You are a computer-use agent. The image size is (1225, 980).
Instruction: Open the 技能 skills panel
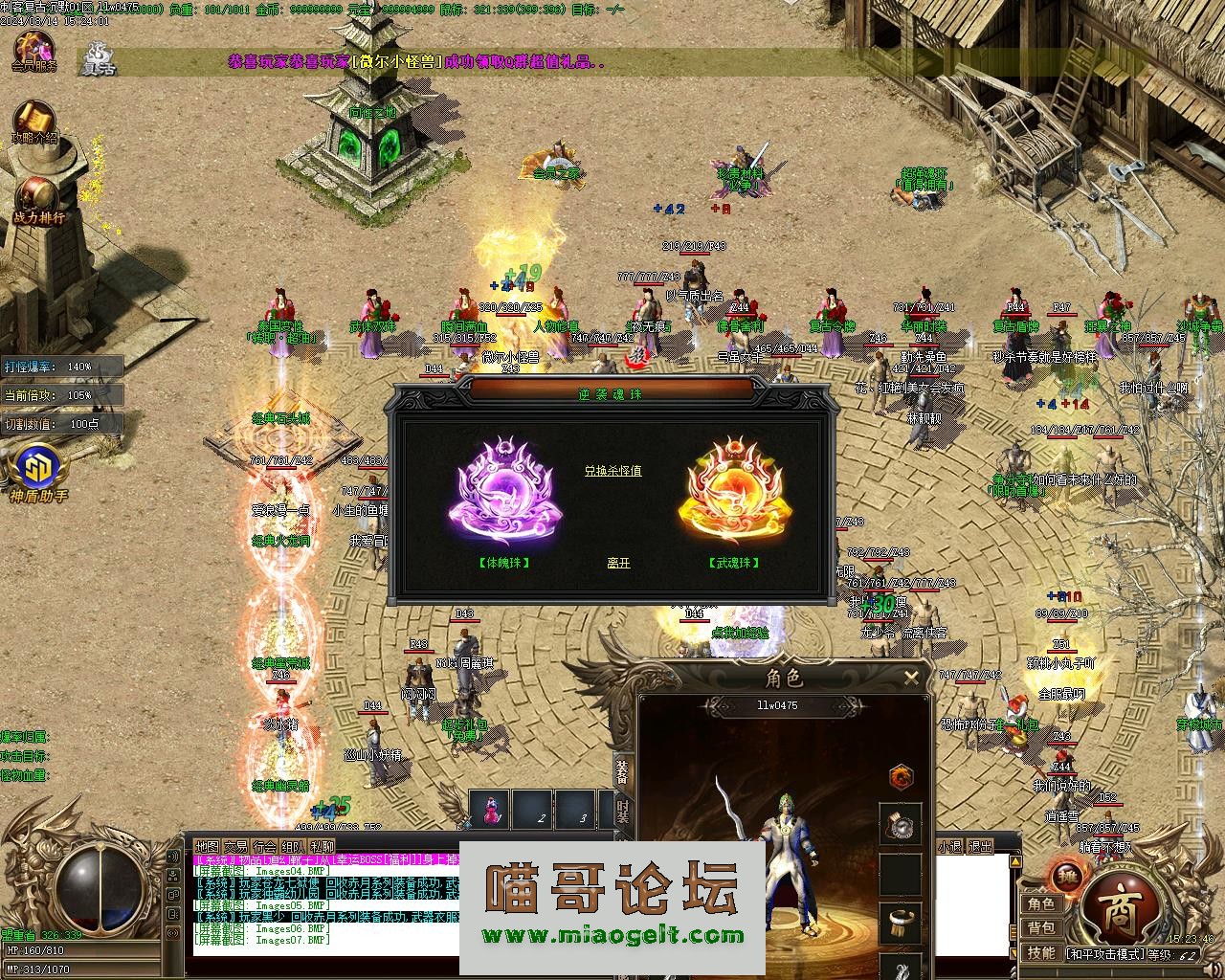(1041, 952)
